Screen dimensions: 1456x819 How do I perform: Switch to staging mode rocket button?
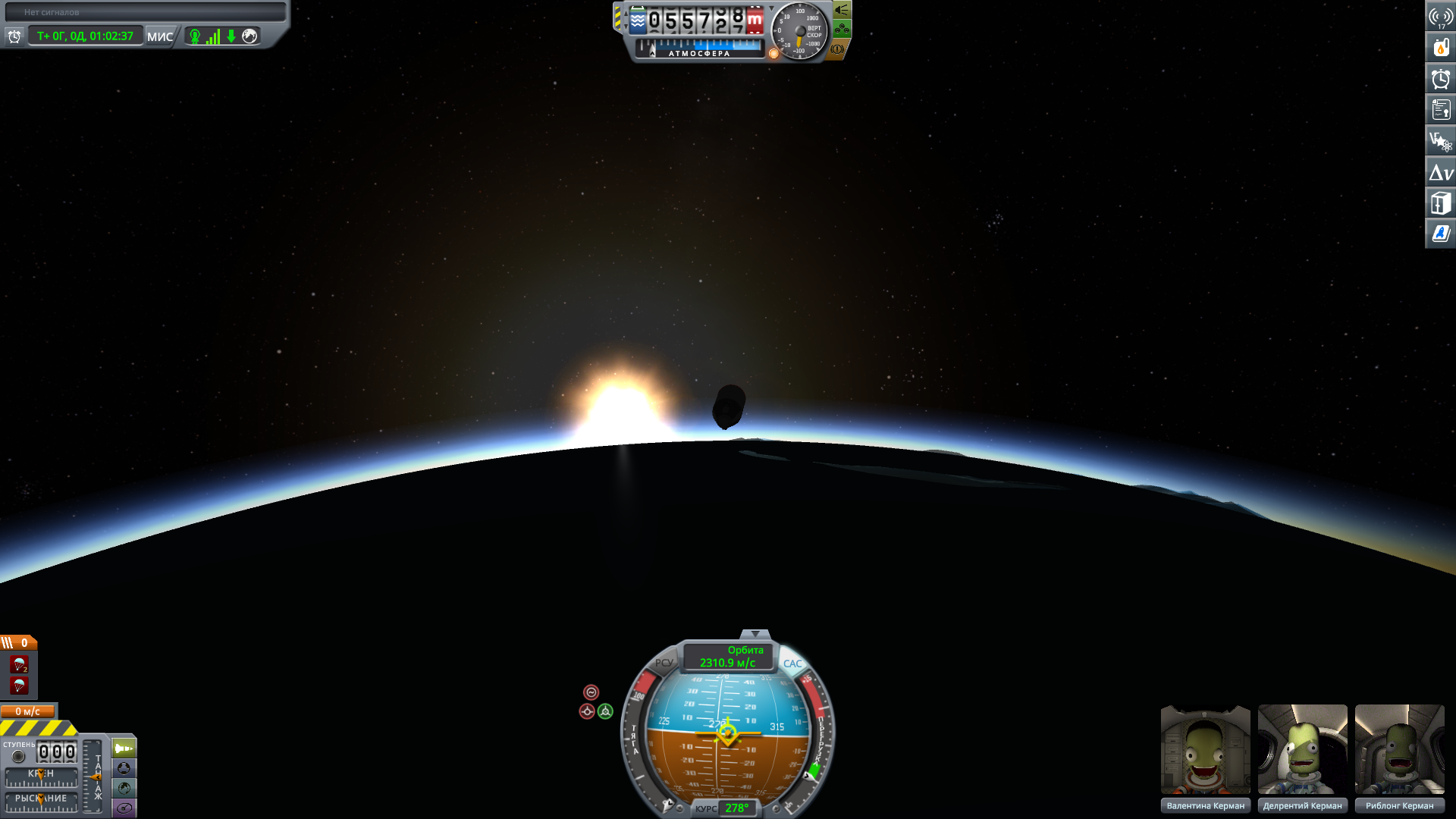[x=124, y=748]
